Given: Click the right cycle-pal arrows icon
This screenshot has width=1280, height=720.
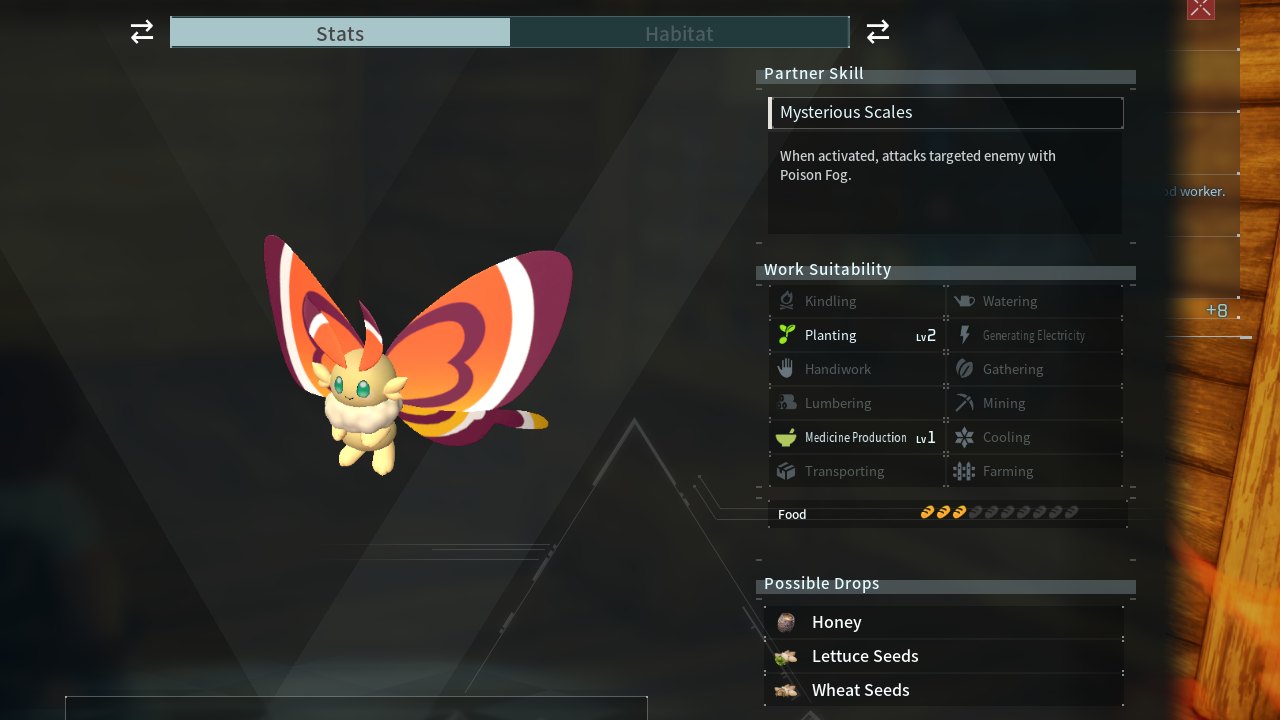Looking at the screenshot, I should click(x=877, y=32).
